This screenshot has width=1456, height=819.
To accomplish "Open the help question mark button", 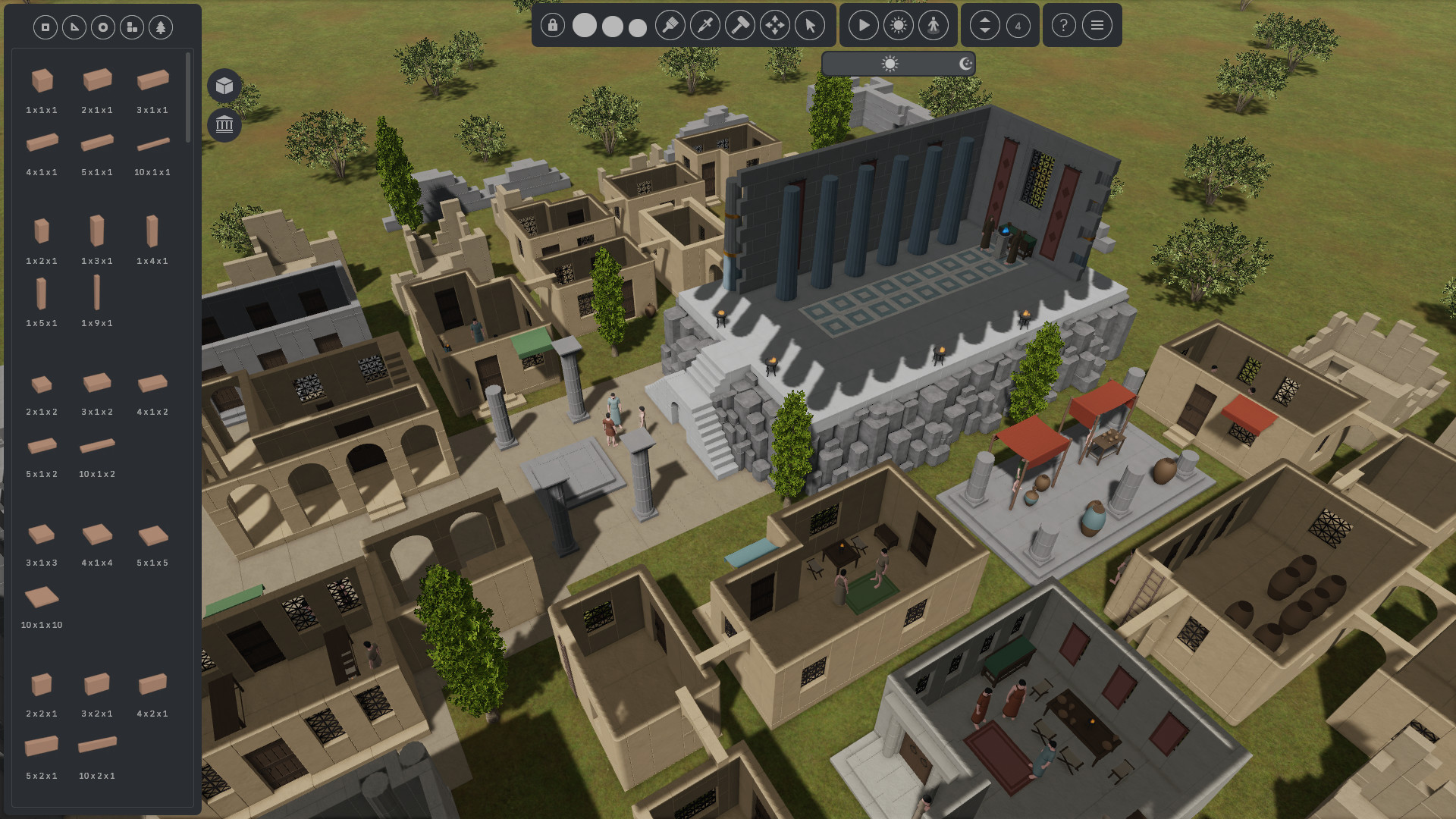I will point(1062,25).
